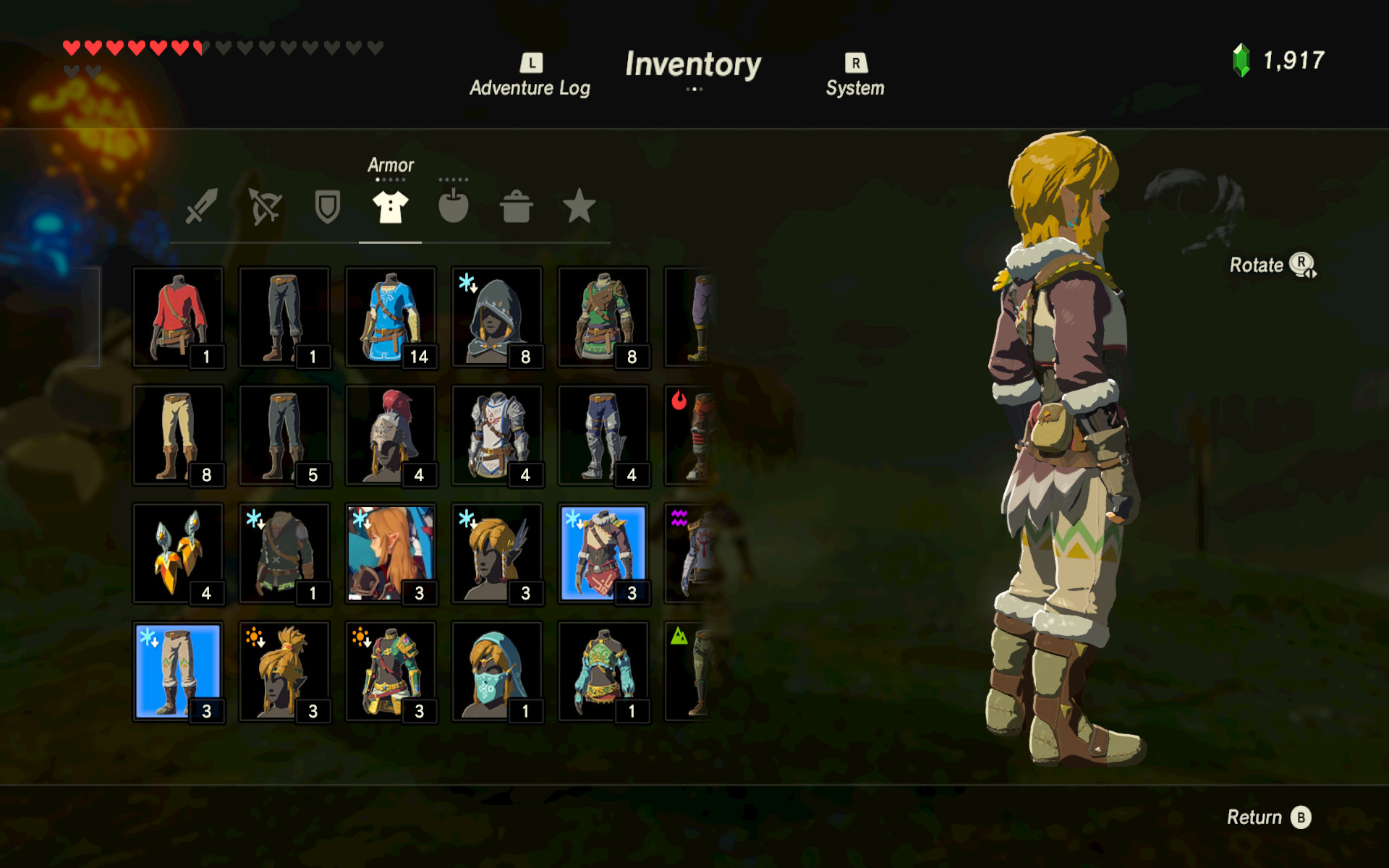The image size is (1389, 868).
Task: Open the key items star category icon
Action: click(x=579, y=208)
